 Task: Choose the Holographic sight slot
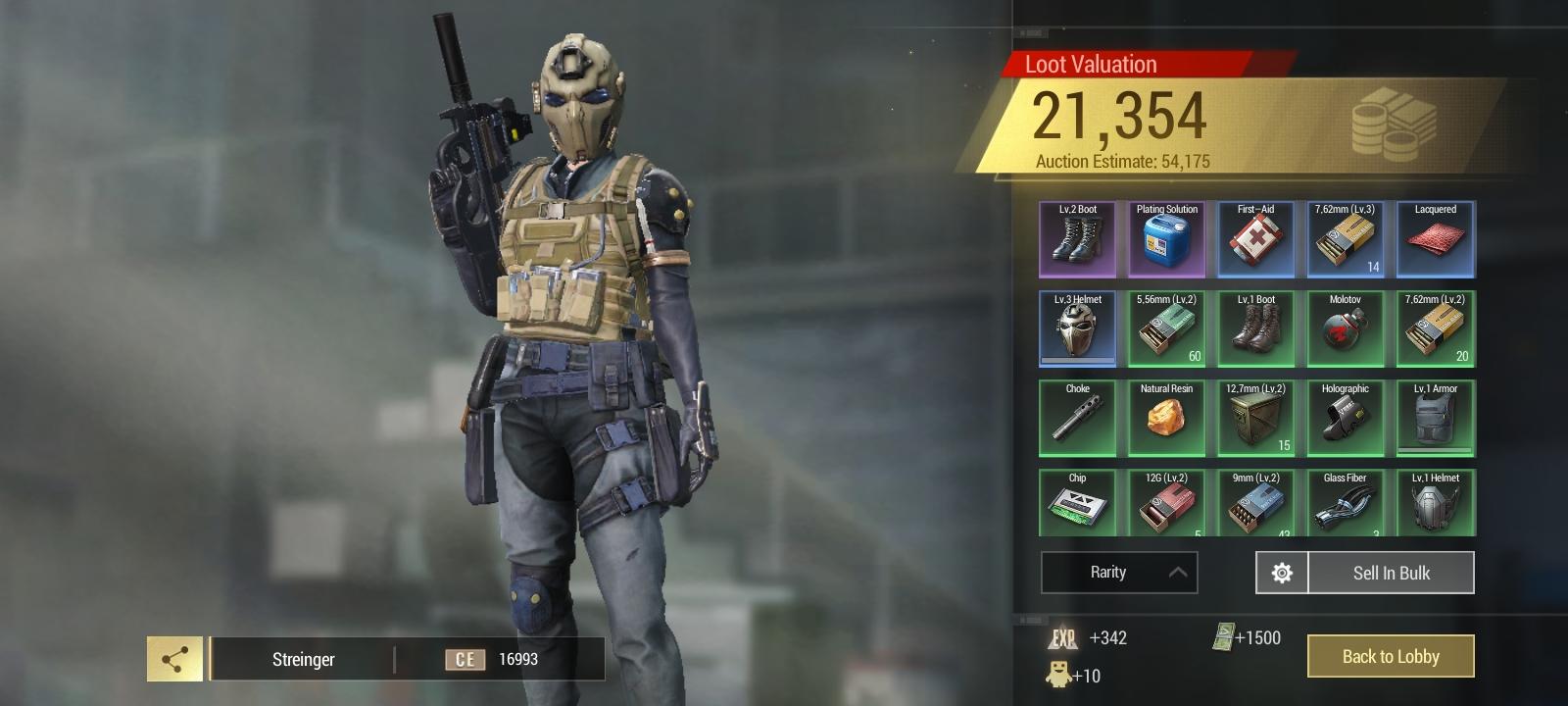[1345, 418]
